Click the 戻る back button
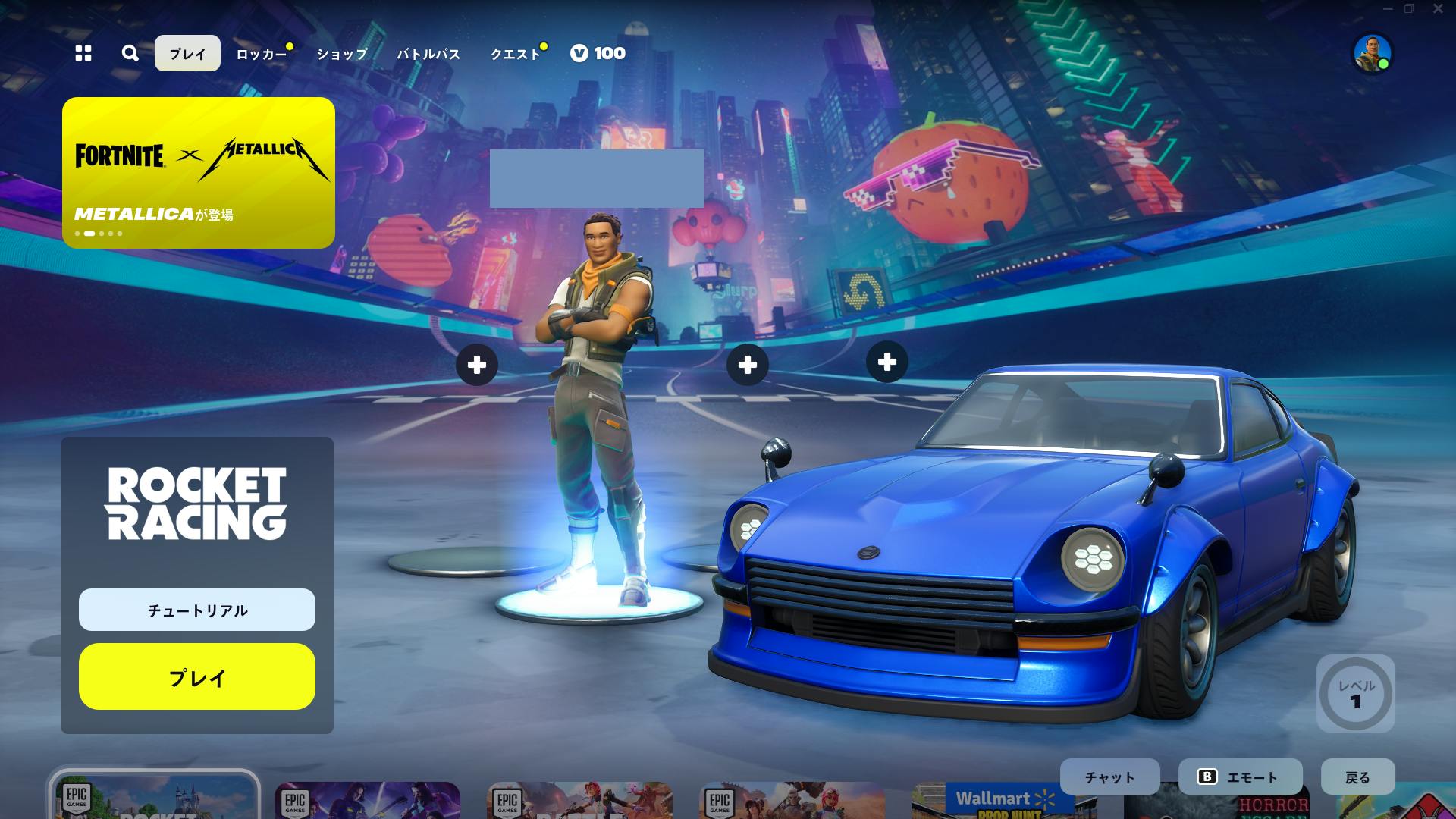The height and width of the screenshot is (819, 1456). (x=1357, y=777)
